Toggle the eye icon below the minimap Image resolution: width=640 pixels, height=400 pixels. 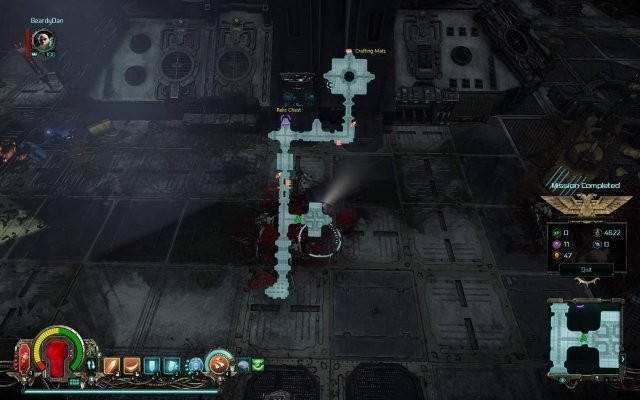pyautogui.click(x=562, y=381)
